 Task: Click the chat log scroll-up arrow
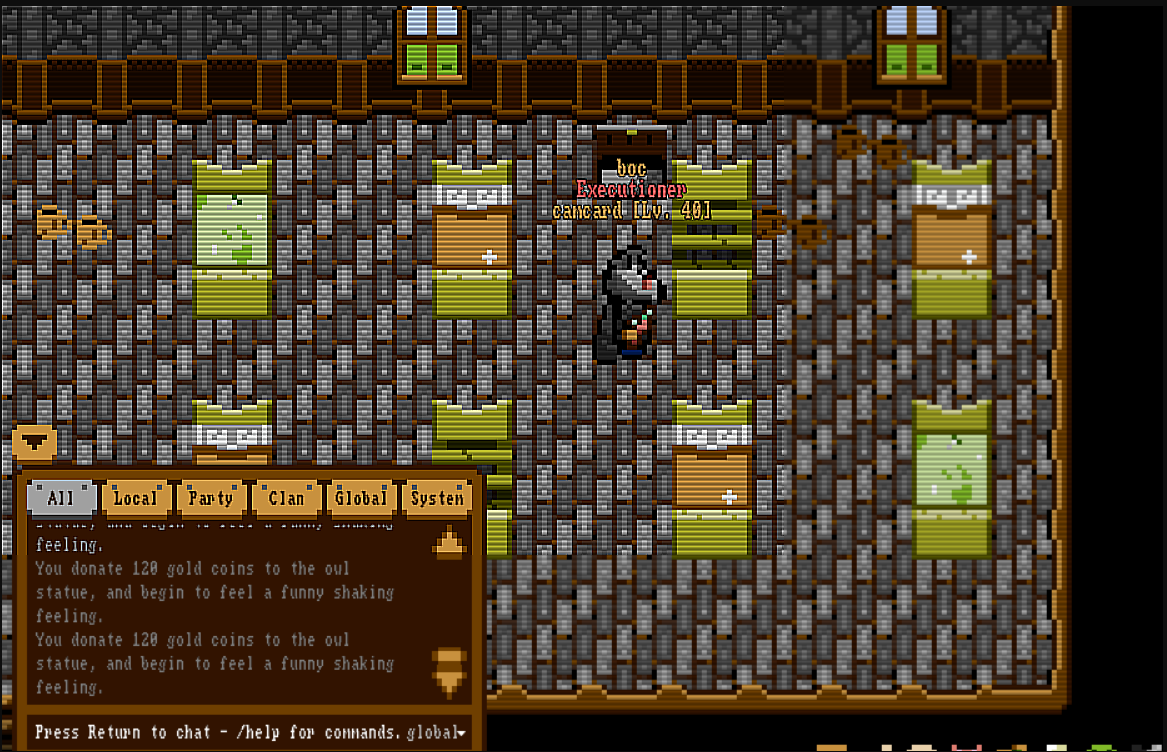click(449, 541)
